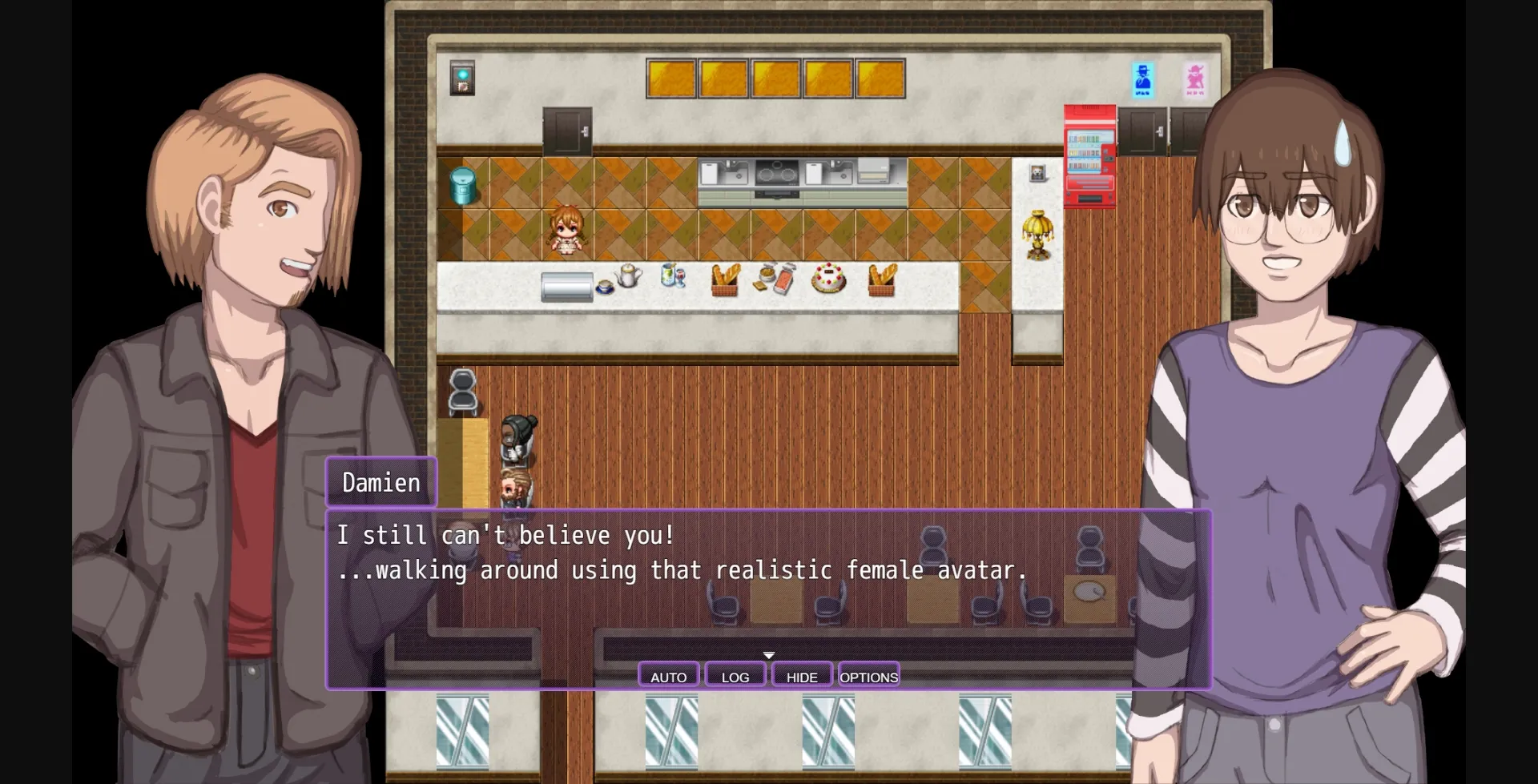The image size is (1538, 784).
Task: Click the Damien name box
Action: tap(380, 482)
